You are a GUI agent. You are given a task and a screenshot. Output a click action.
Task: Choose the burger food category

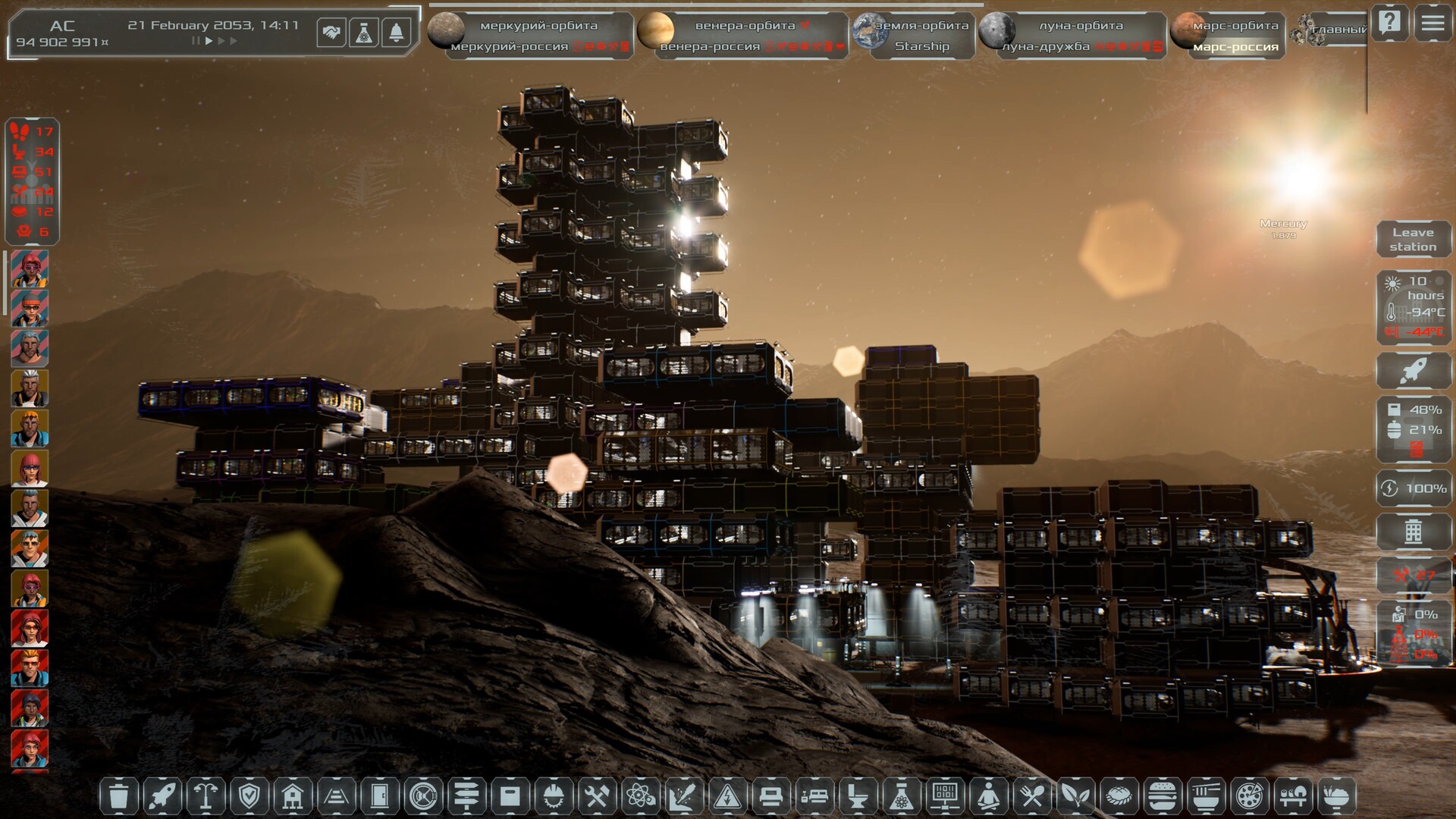(1163, 796)
